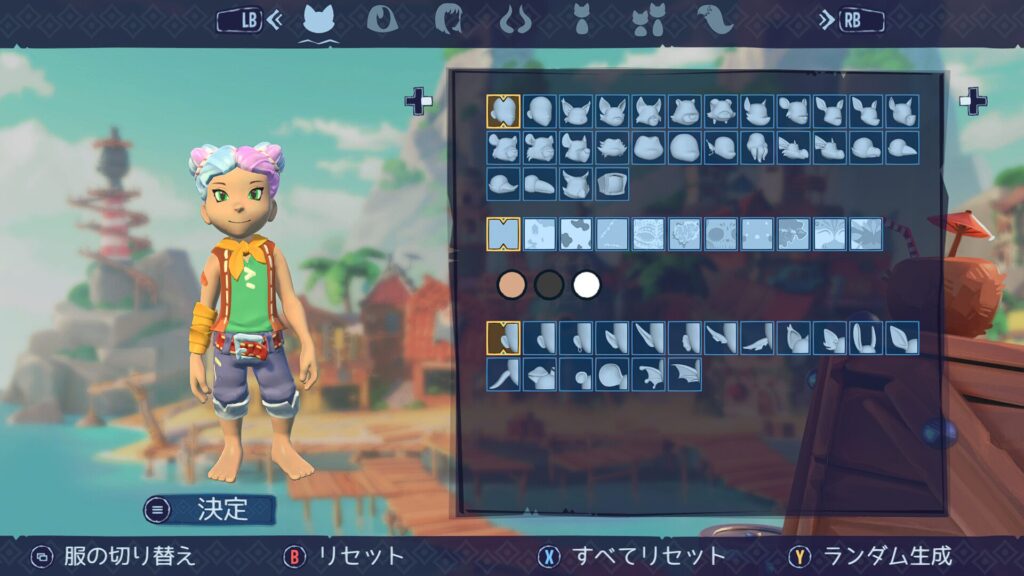
Task: Pick the plain blank skin pattern
Action: (503, 234)
